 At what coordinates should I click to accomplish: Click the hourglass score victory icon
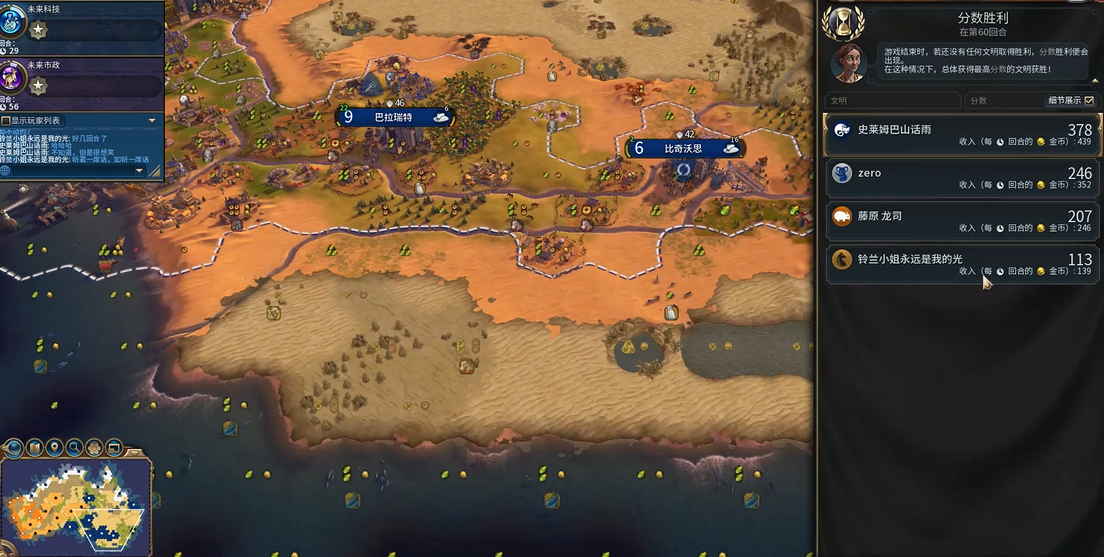pos(849,22)
